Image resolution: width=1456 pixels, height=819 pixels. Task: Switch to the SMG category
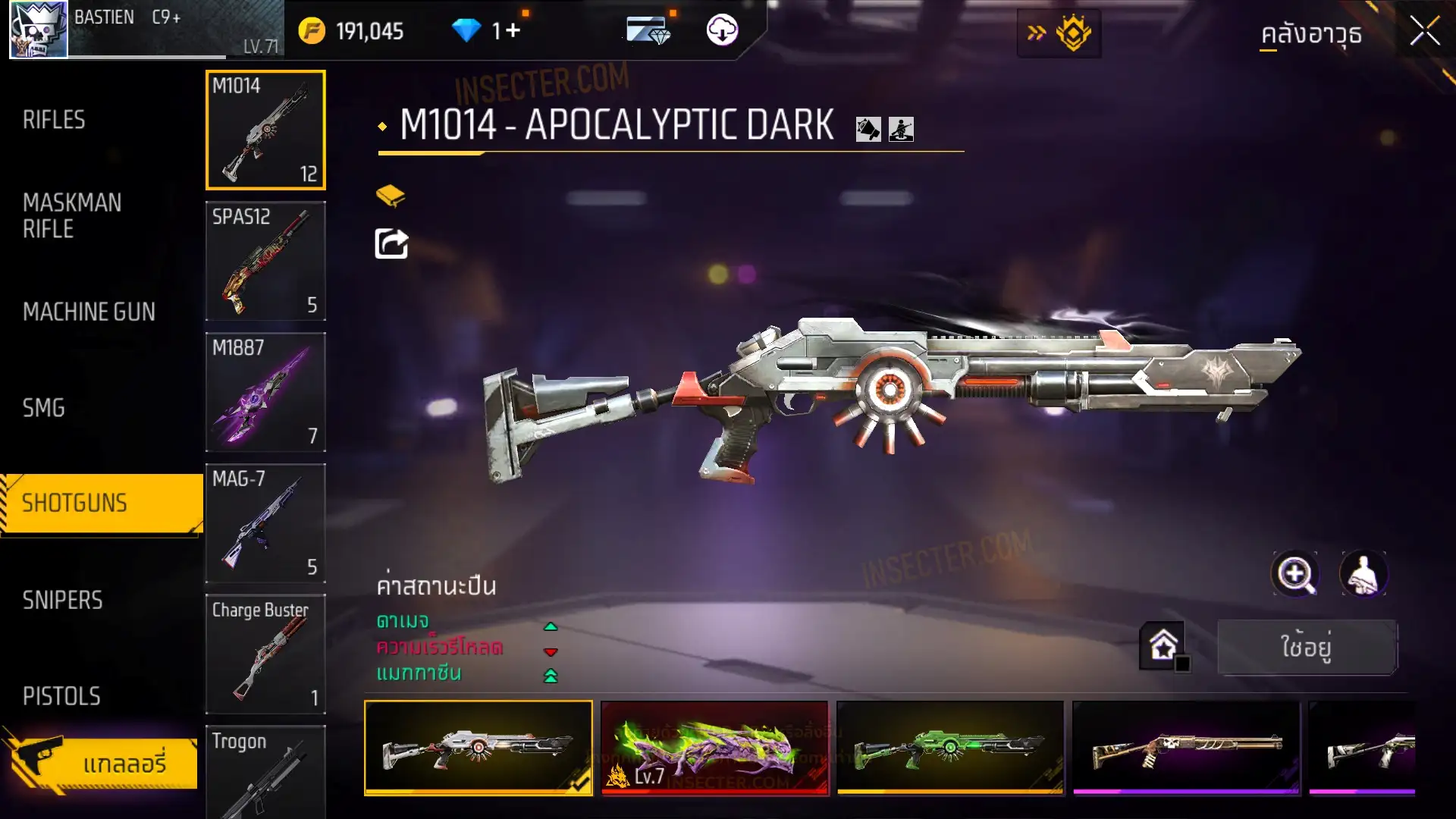coord(44,408)
